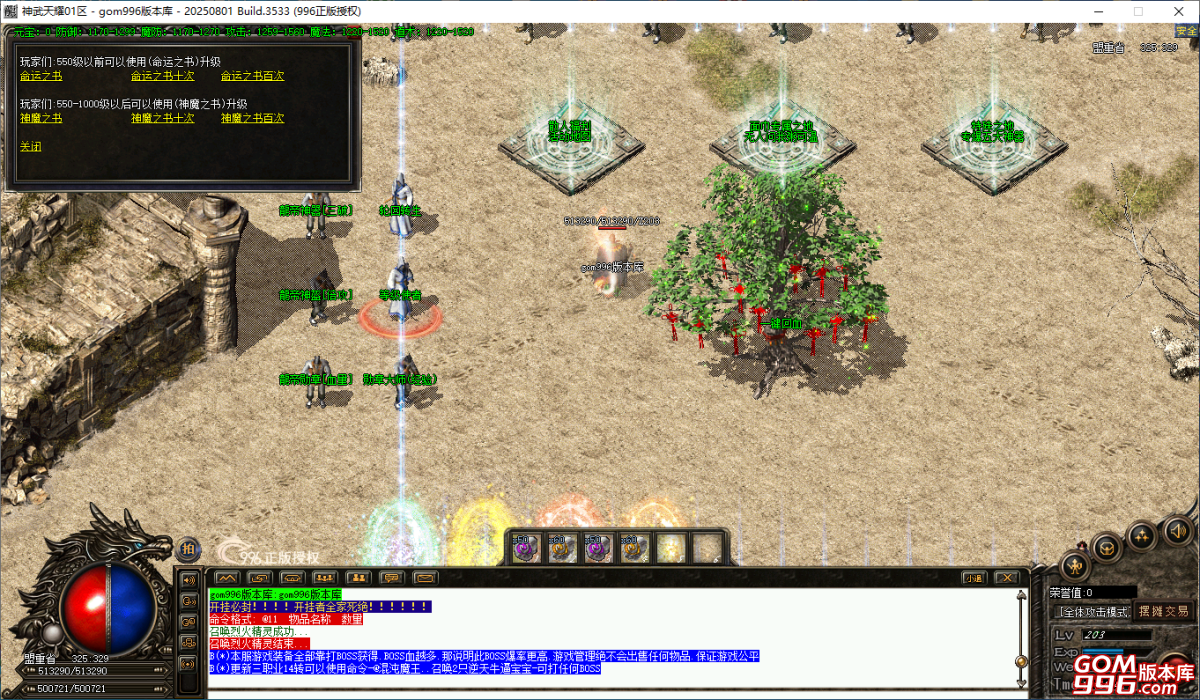Toggle the 全体攻击模式 attack mode

(1093, 611)
